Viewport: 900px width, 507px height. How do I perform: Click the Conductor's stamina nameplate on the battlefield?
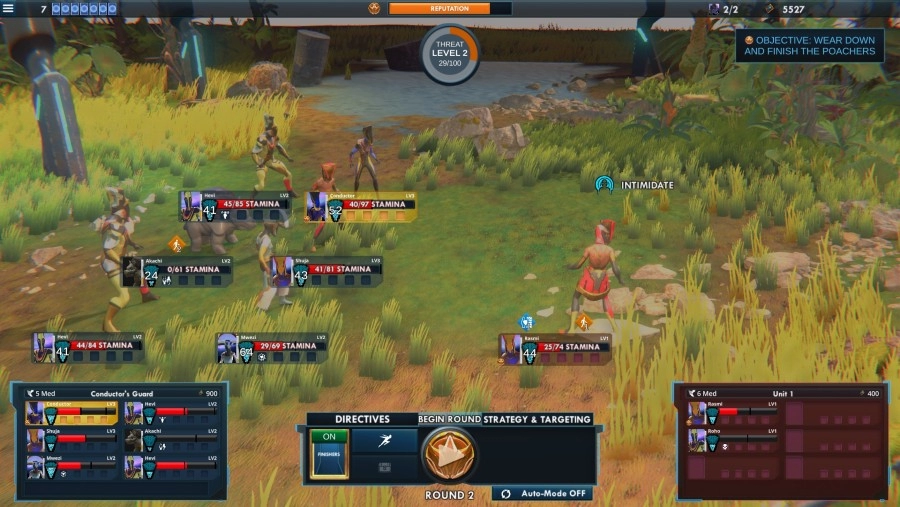(362, 206)
